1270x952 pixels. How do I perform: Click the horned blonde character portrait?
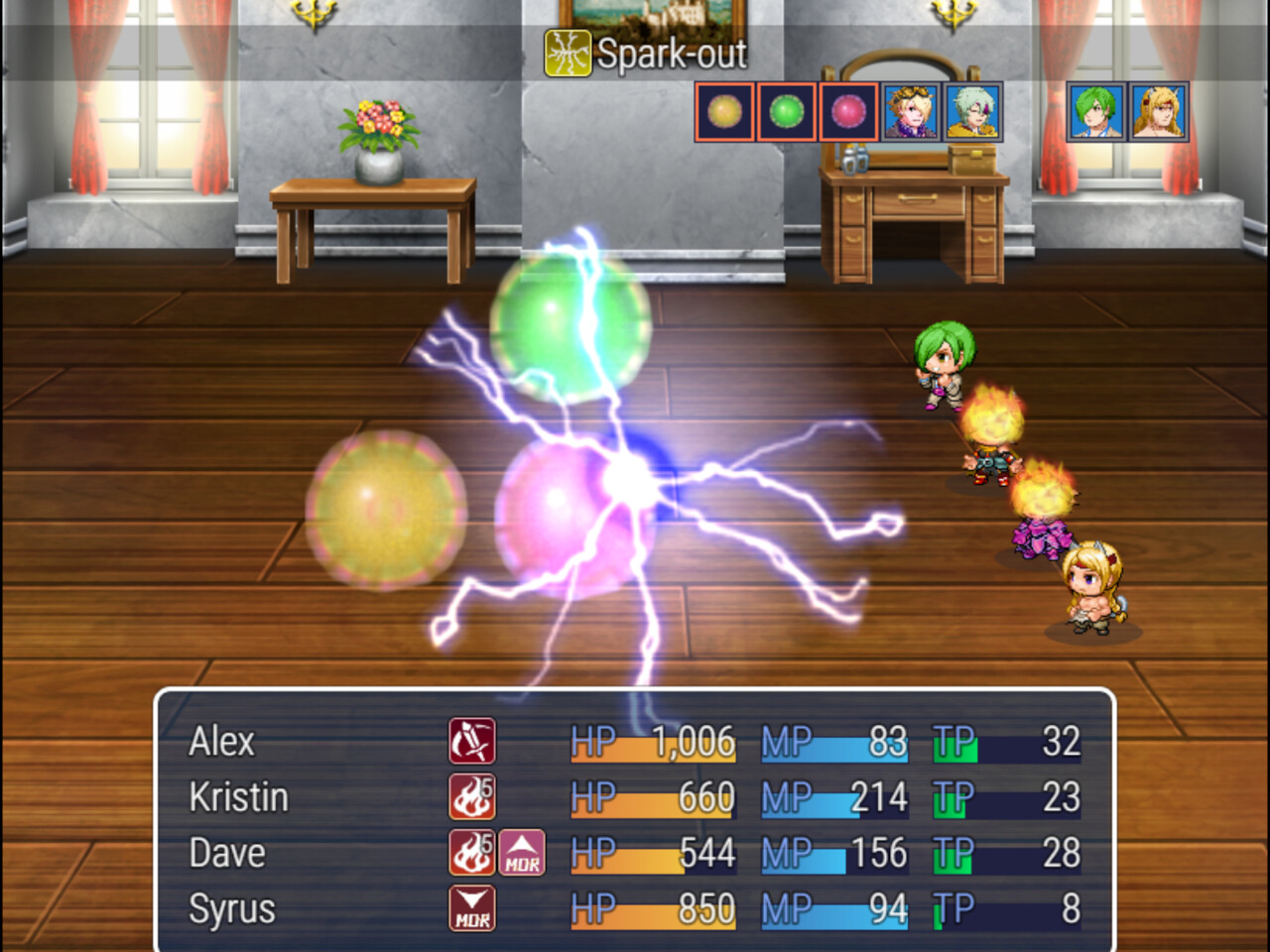click(x=1159, y=112)
